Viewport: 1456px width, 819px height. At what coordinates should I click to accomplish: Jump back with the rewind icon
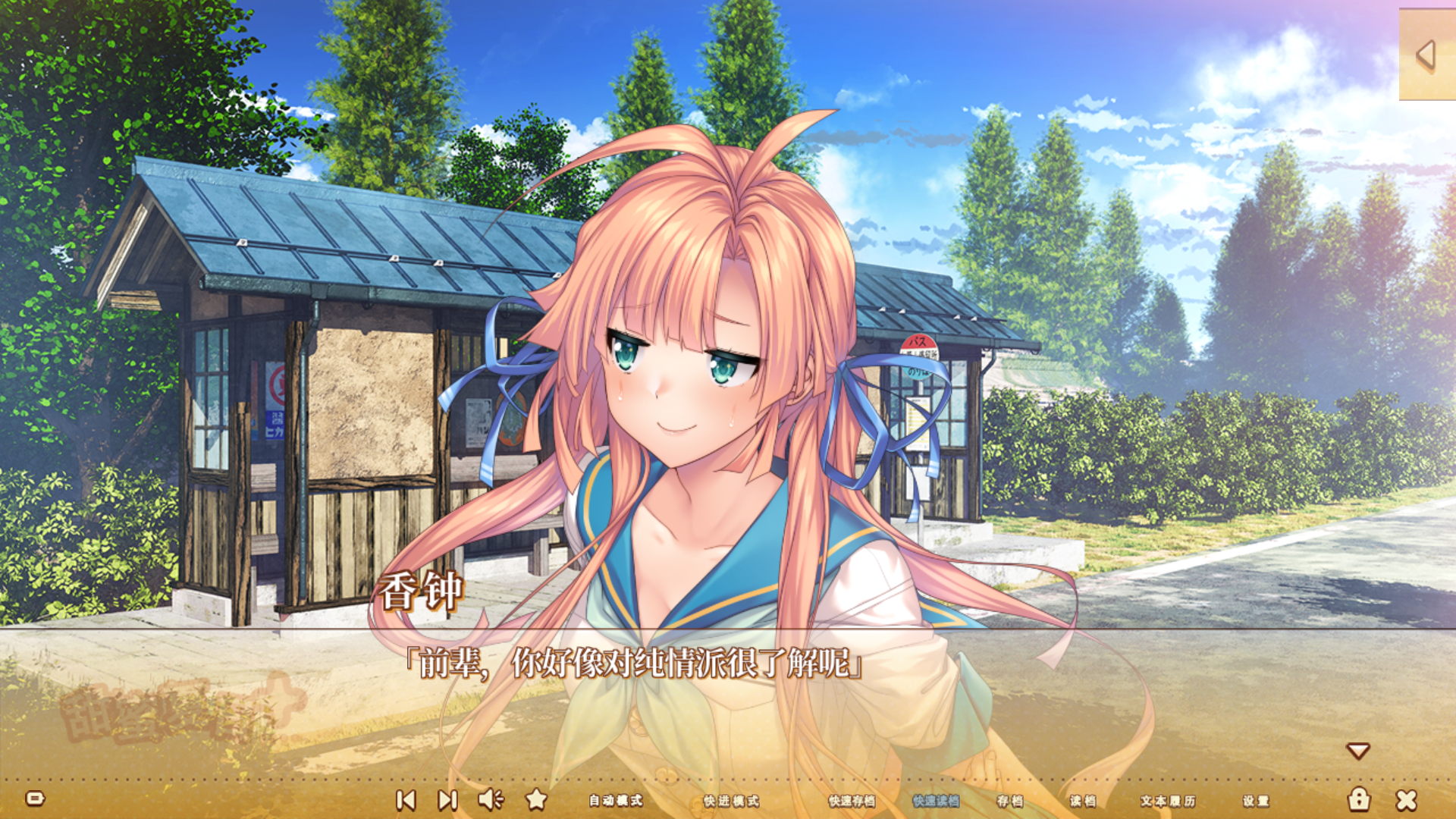tap(406, 799)
